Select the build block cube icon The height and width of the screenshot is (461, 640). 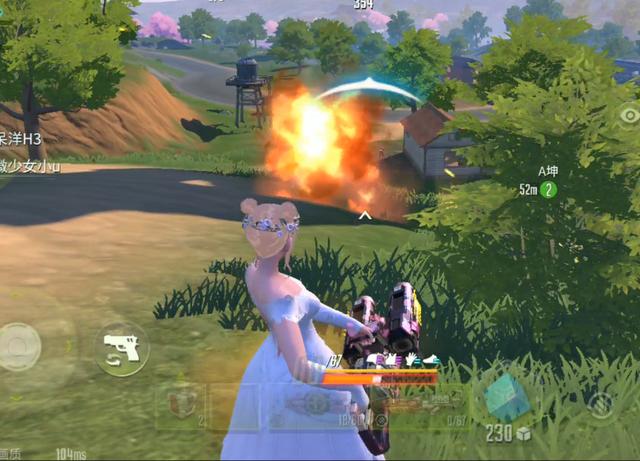(507, 398)
